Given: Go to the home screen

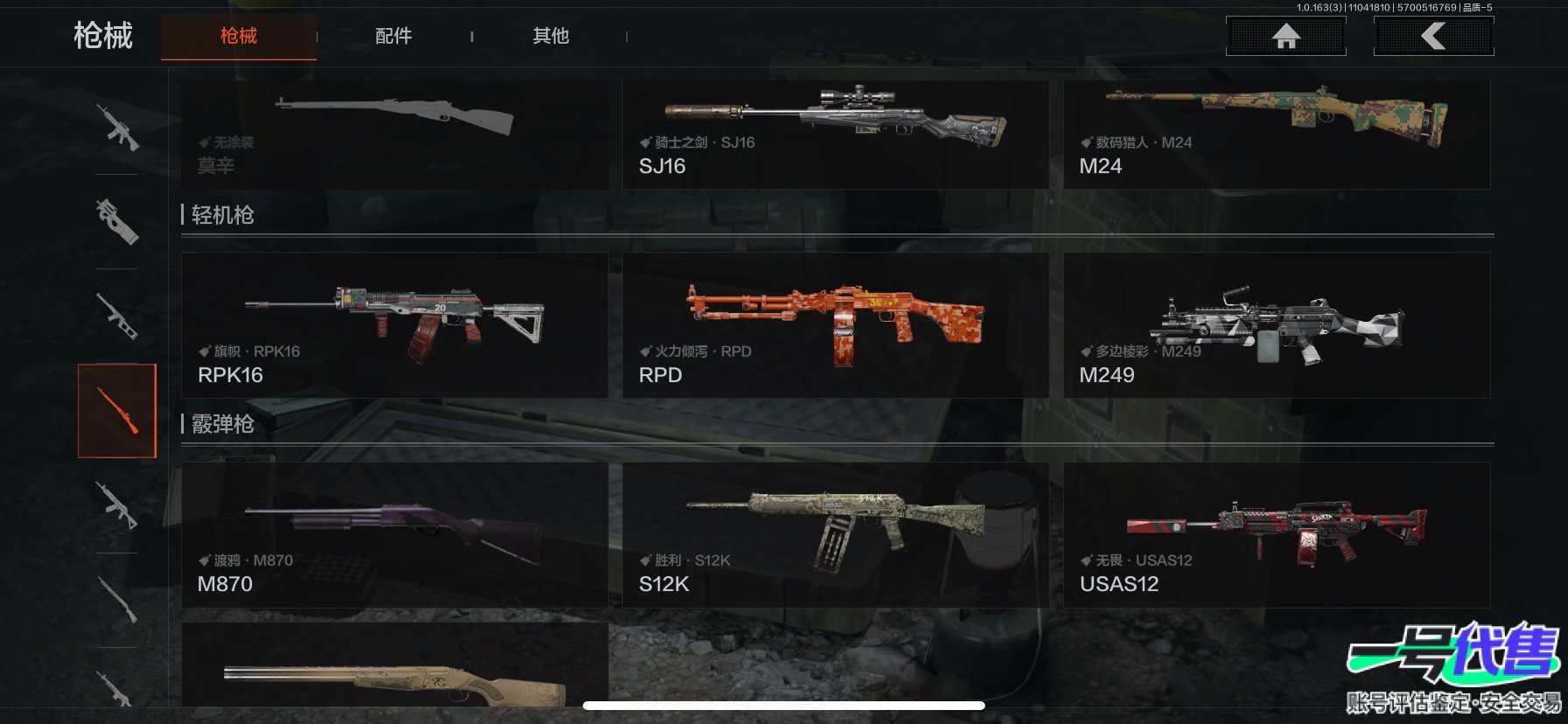Looking at the screenshot, I should click(1285, 36).
